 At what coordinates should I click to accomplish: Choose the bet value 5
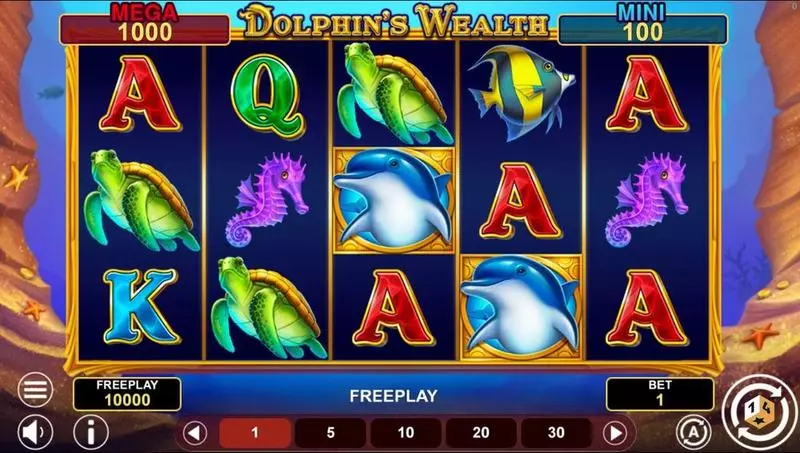click(330, 433)
